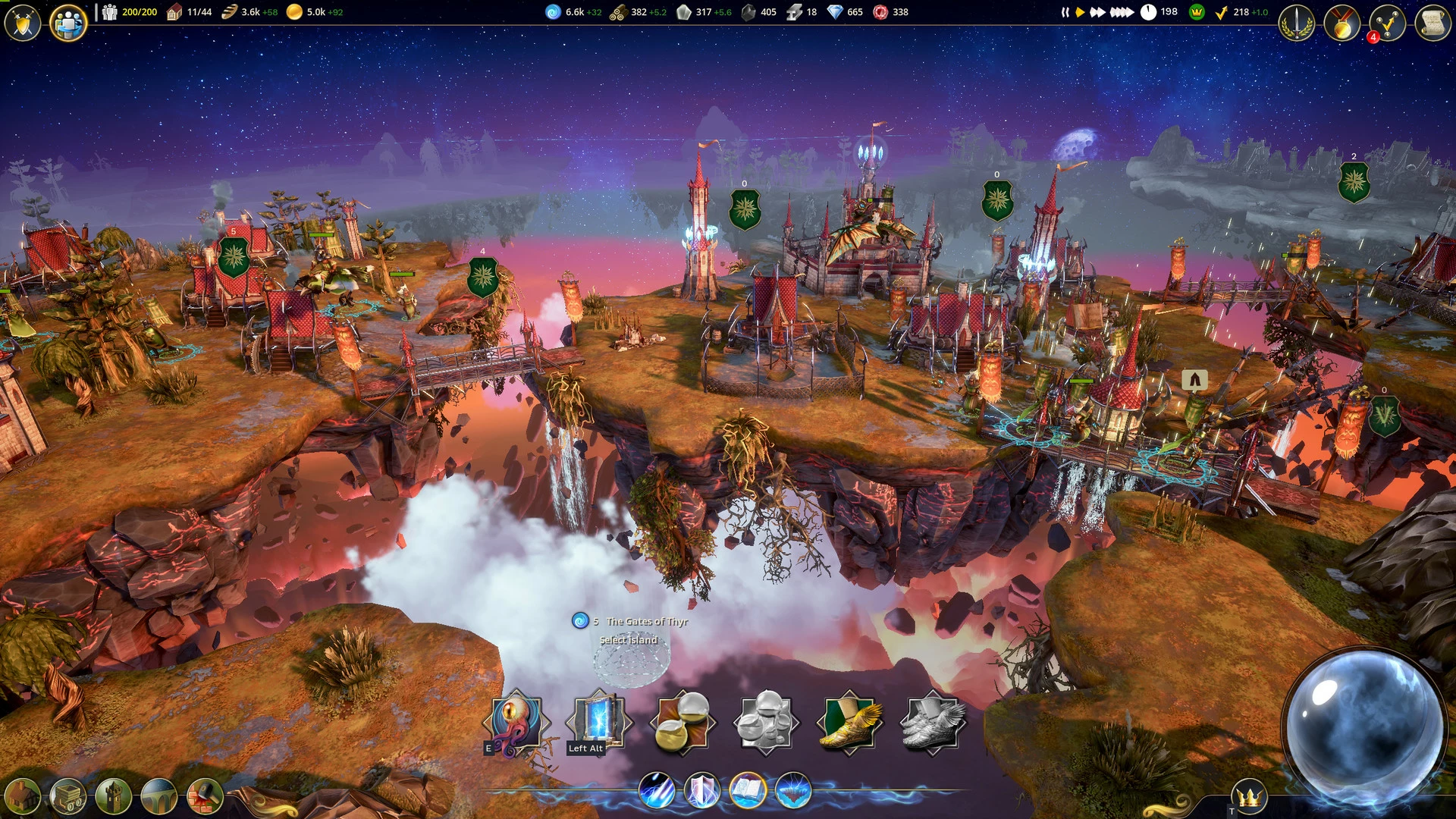The image size is (1456, 819).
Task: Open the crossed swords and shield menu
Action: click(23, 23)
